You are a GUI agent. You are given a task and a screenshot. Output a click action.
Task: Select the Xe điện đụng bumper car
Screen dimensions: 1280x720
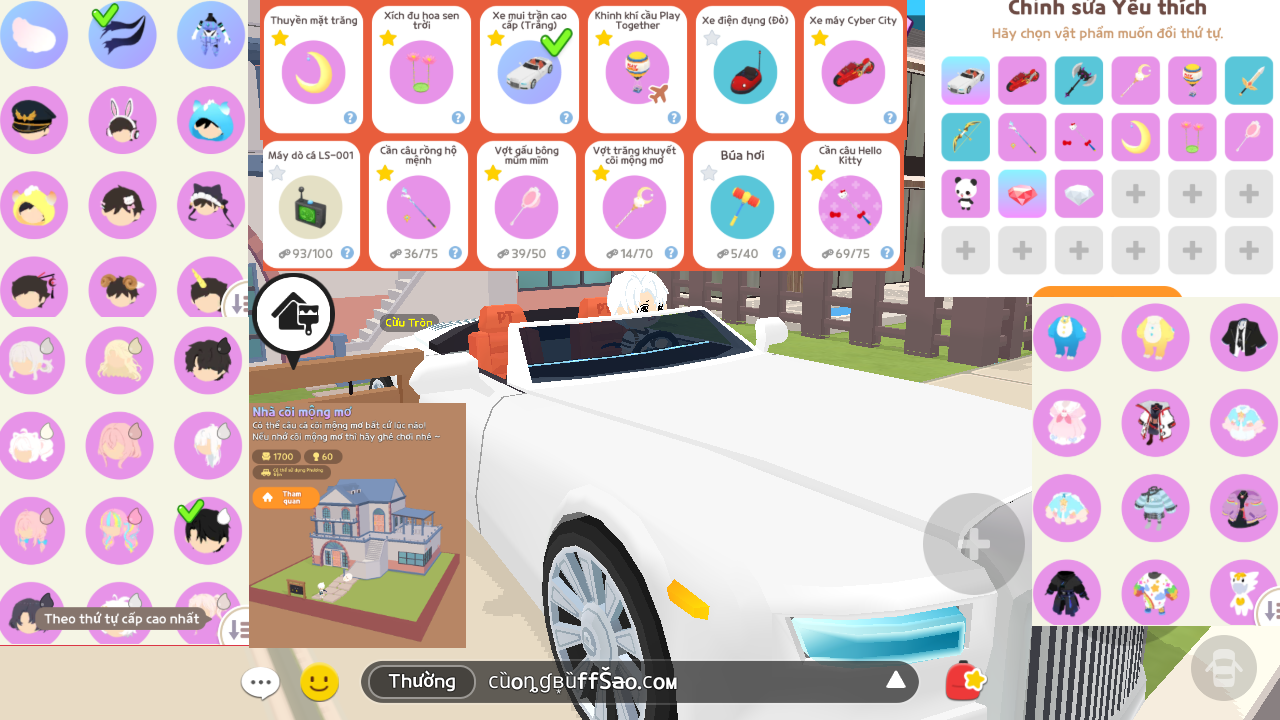point(745,71)
